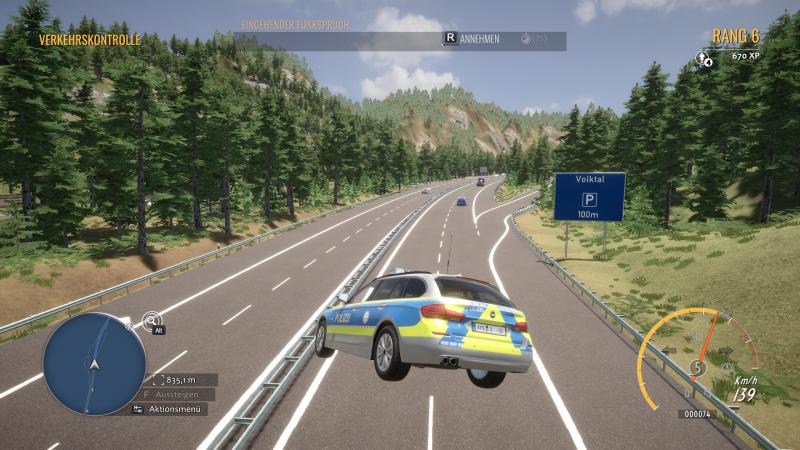Open the circular blue minimap
The width and height of the screenshot is (800, 450).
[x=94, y=363]
